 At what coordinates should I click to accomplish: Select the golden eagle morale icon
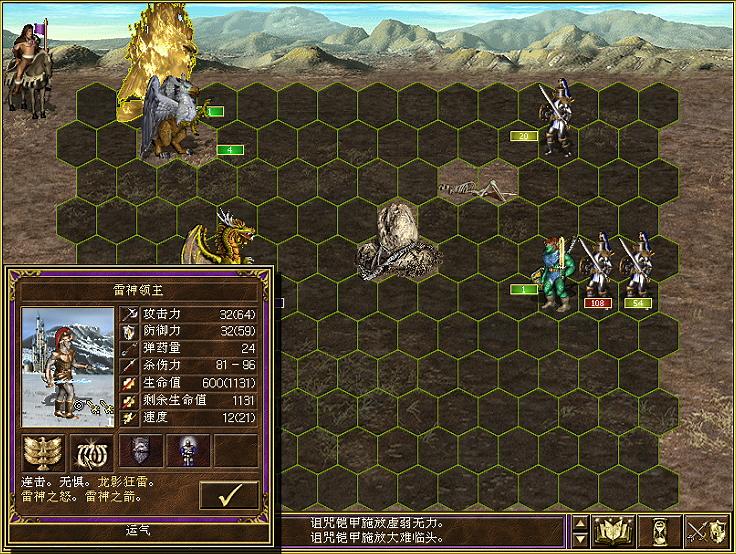coord(40,452)
